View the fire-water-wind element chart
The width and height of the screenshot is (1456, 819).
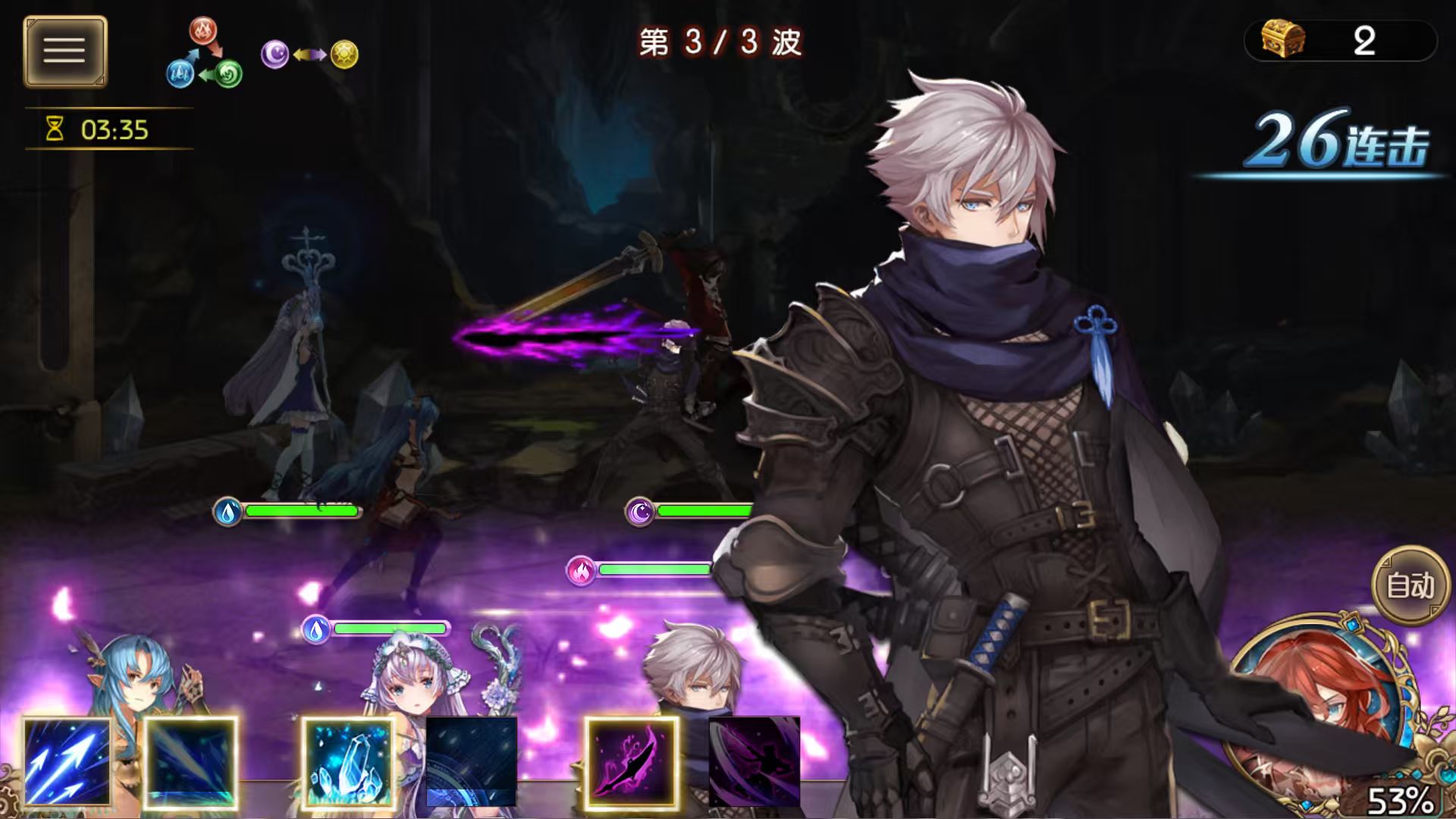(x=204, y=54)
